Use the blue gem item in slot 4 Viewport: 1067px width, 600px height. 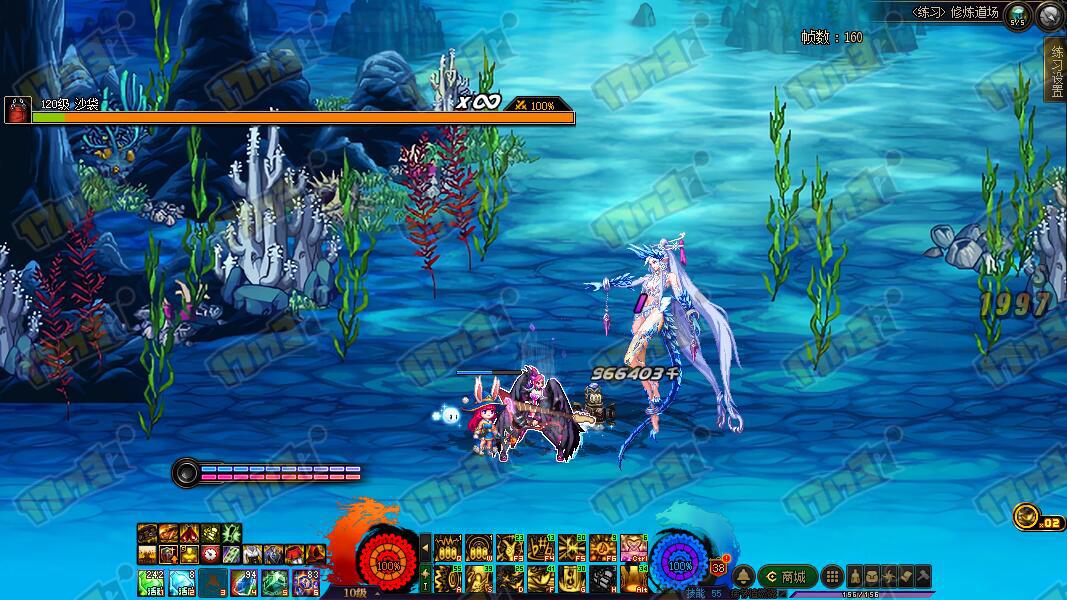coord(244,581)
